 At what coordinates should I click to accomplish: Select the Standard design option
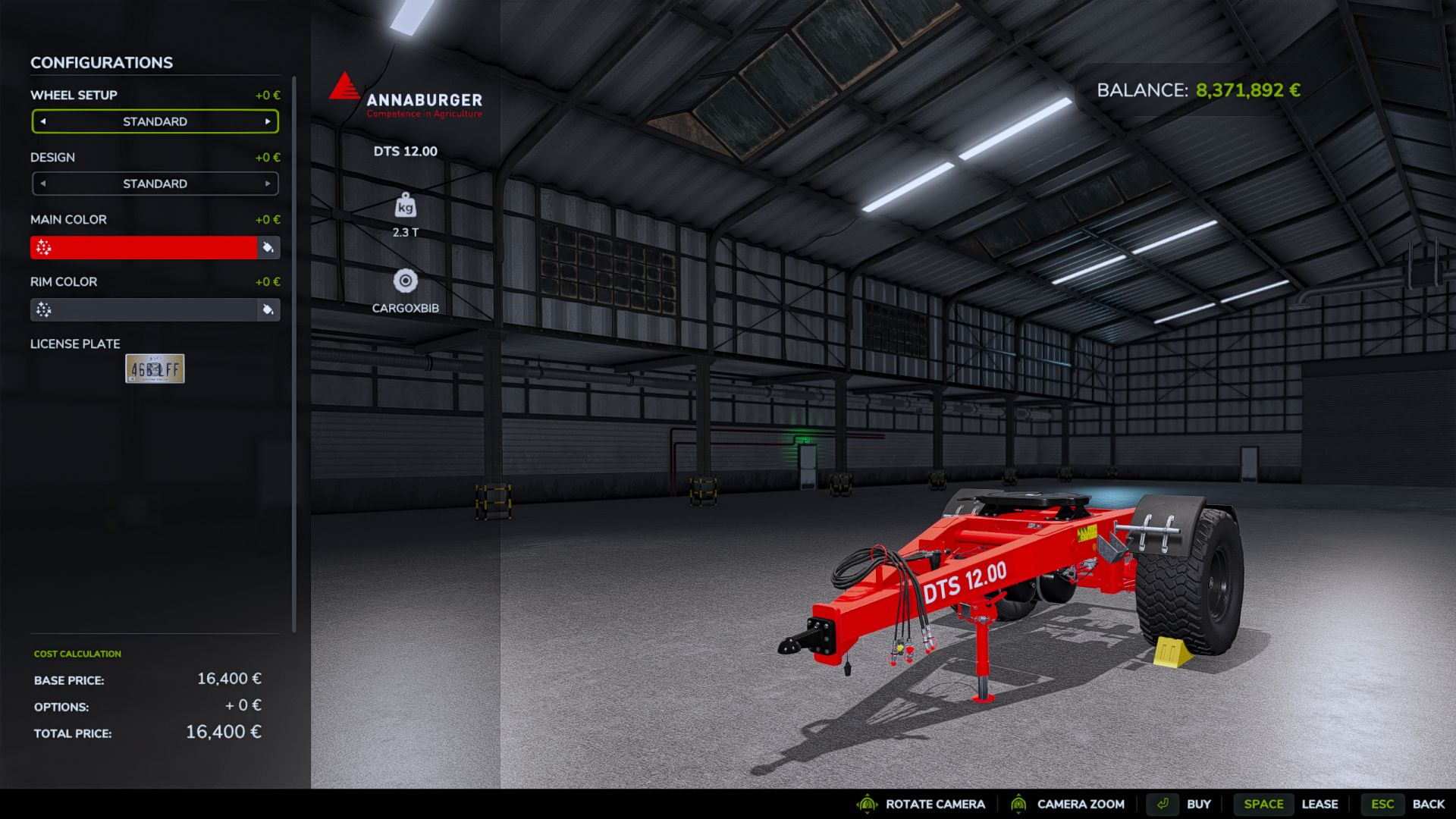tap(155, 184)
